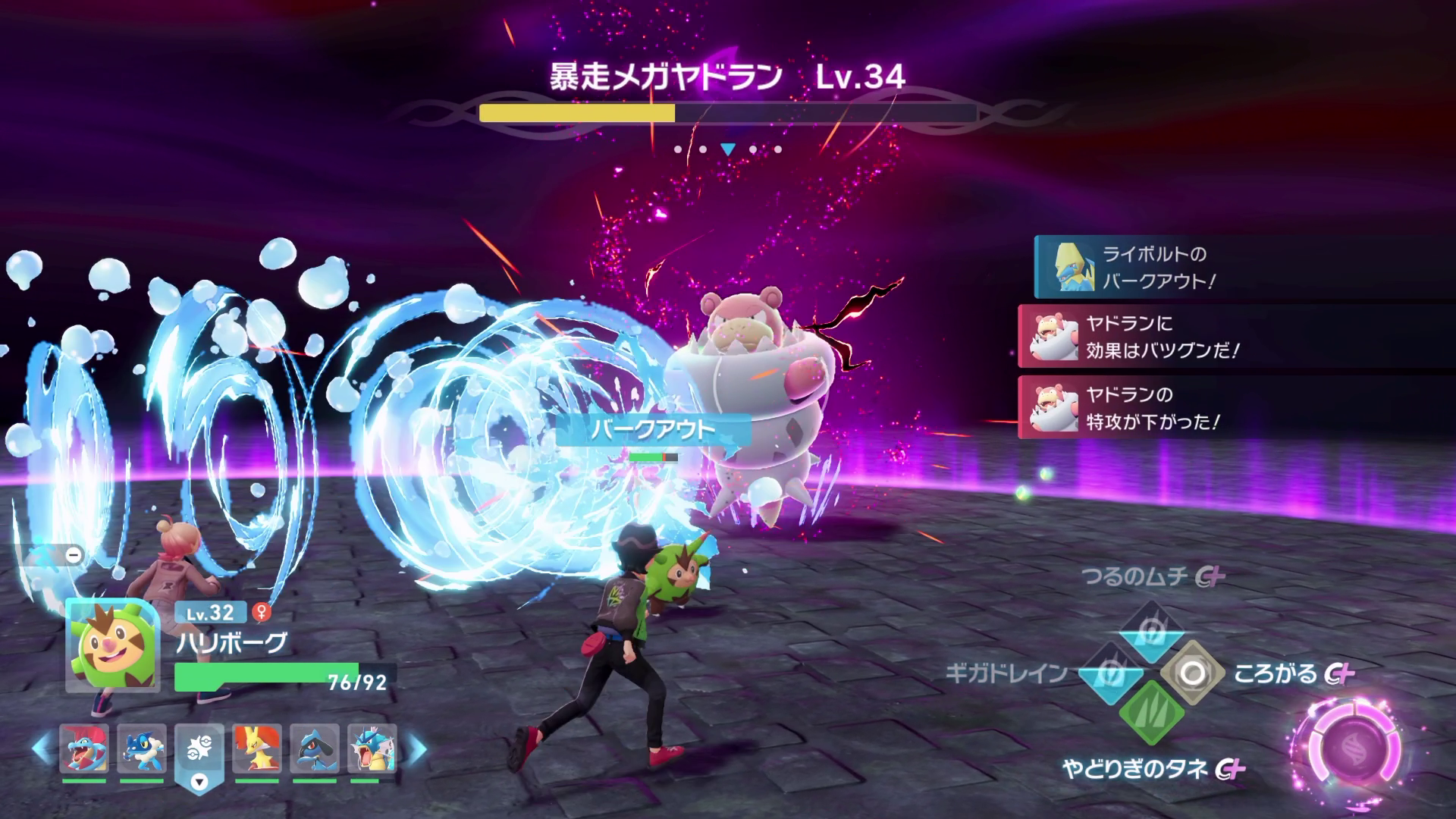The width and height of the screenshot is (1456, 819).
Task: Activate the ころがる rock move
Action: [x=1192, y=673]
